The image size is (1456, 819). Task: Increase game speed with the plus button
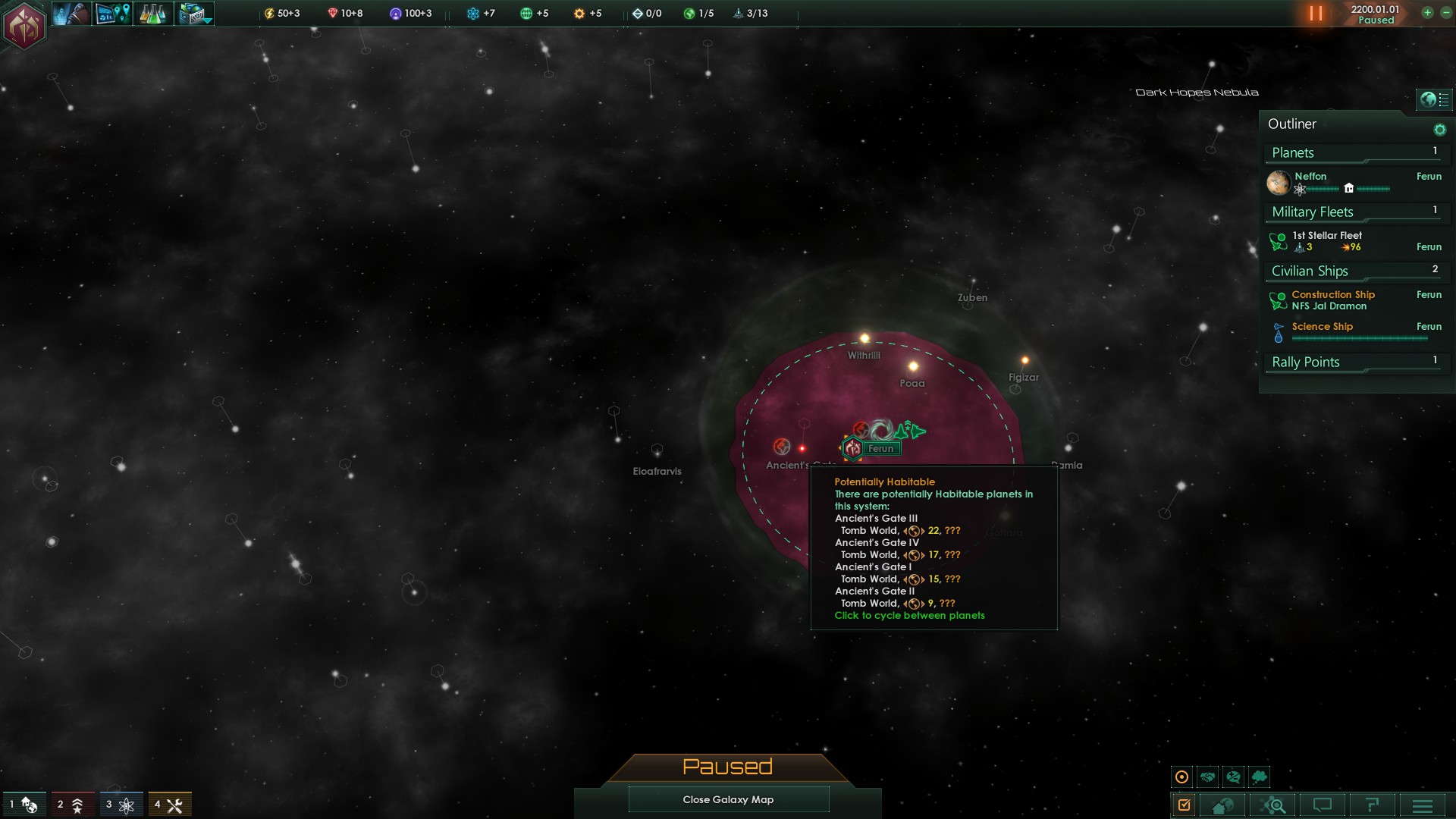click(1427, 12)
